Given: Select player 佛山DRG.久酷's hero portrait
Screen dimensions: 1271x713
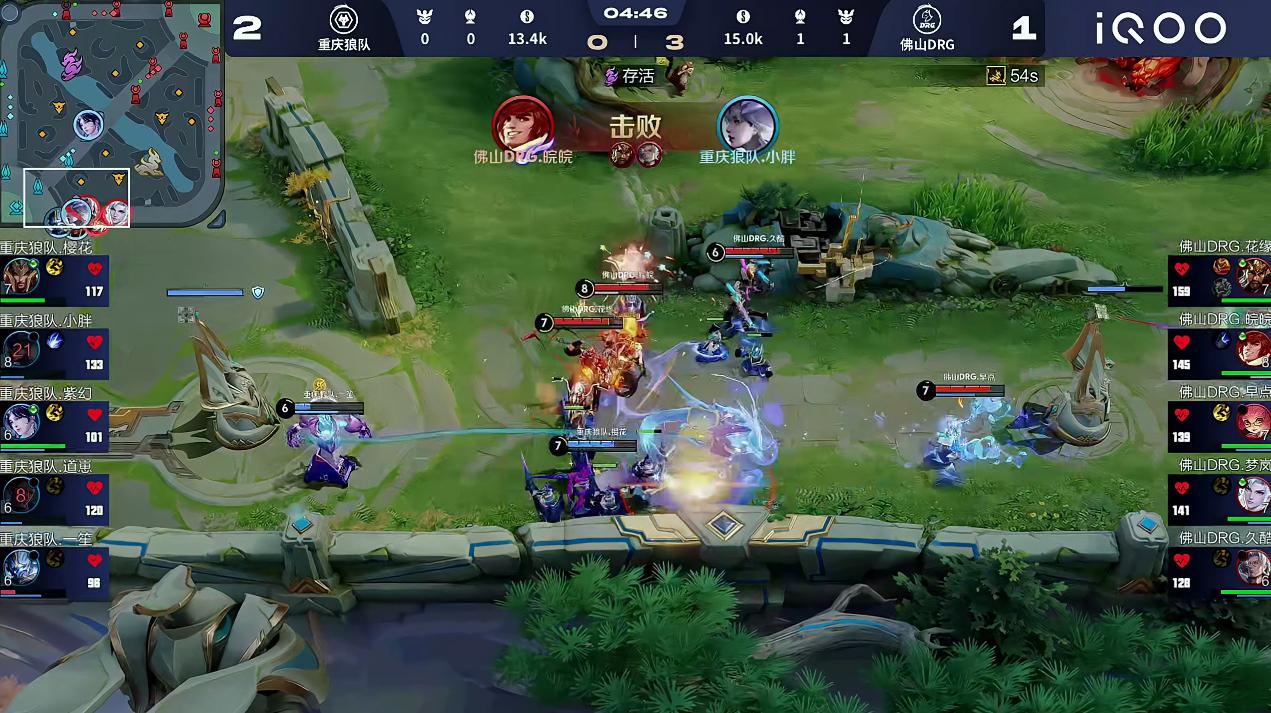Looking at the screenshot, I should tap(1252, 568).
